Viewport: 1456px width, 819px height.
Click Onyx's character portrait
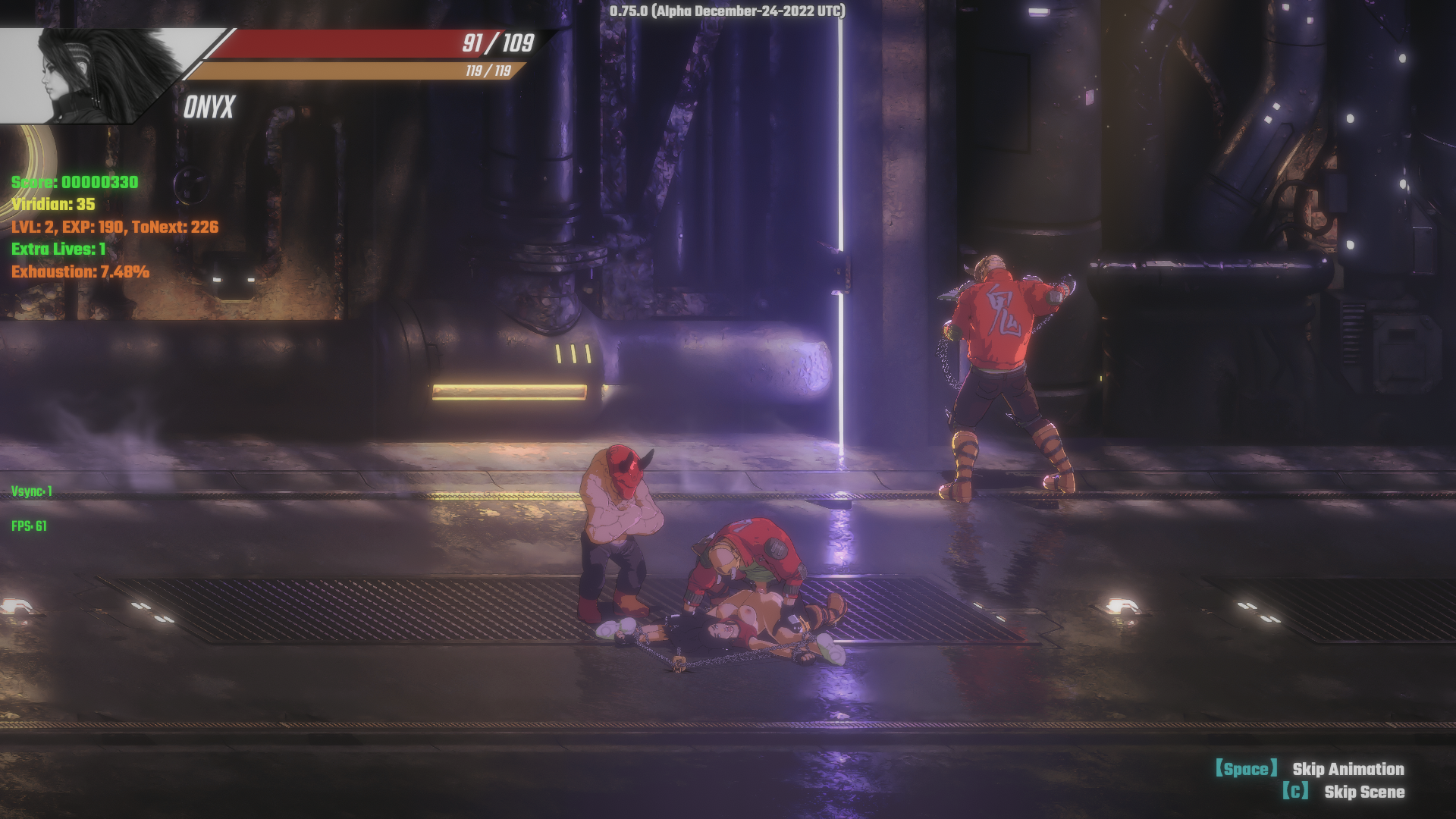[99, 76]
